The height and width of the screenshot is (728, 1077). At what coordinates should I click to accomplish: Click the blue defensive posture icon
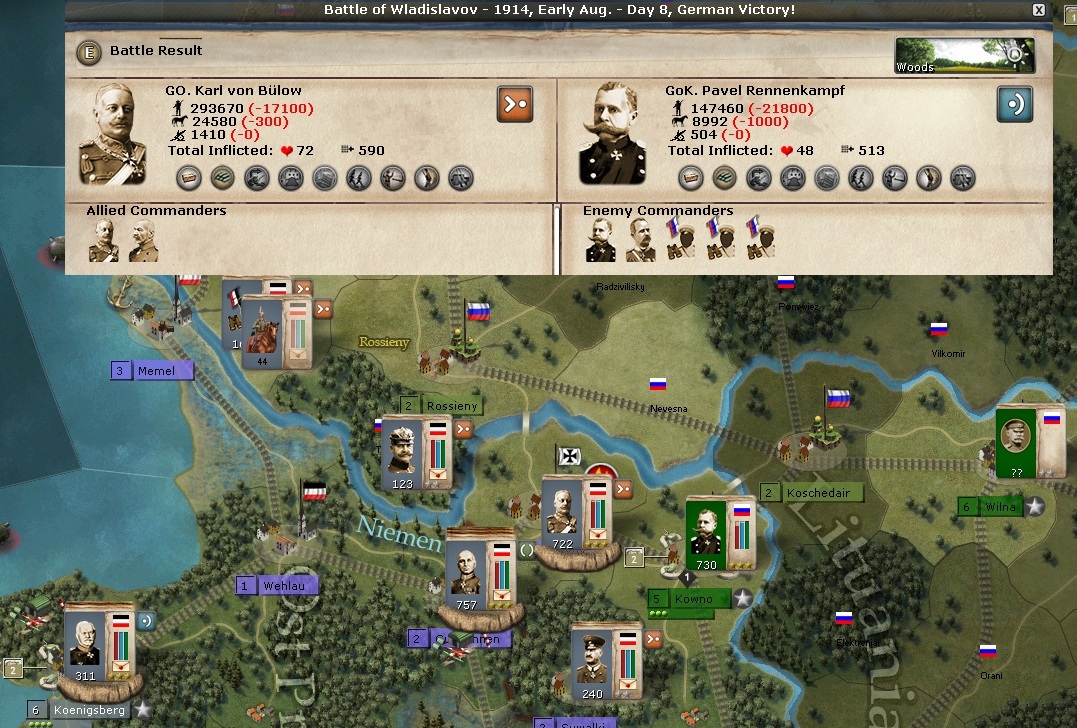coord(1014,104)
